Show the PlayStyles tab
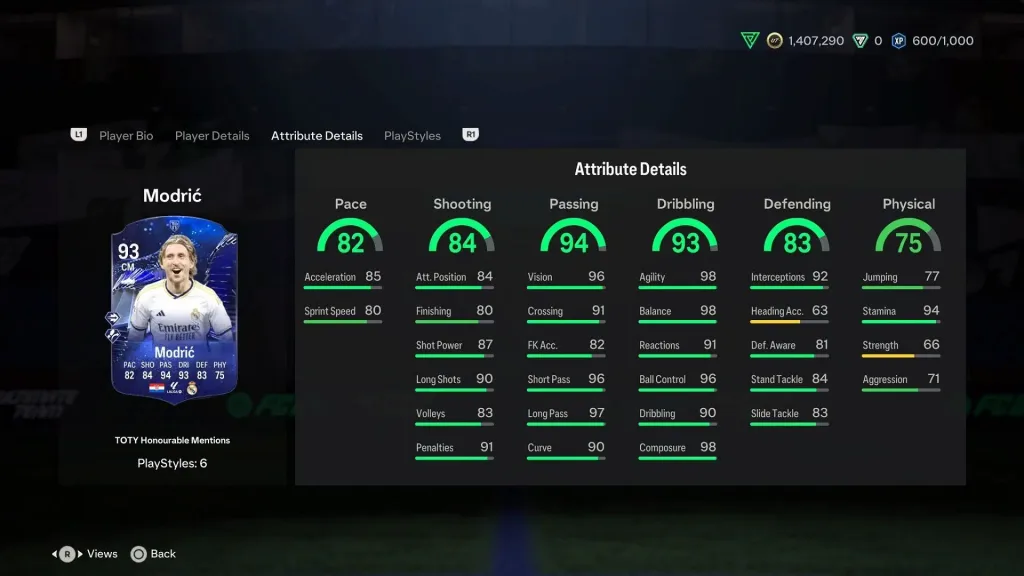The image size is (1024, 576). 412,136
